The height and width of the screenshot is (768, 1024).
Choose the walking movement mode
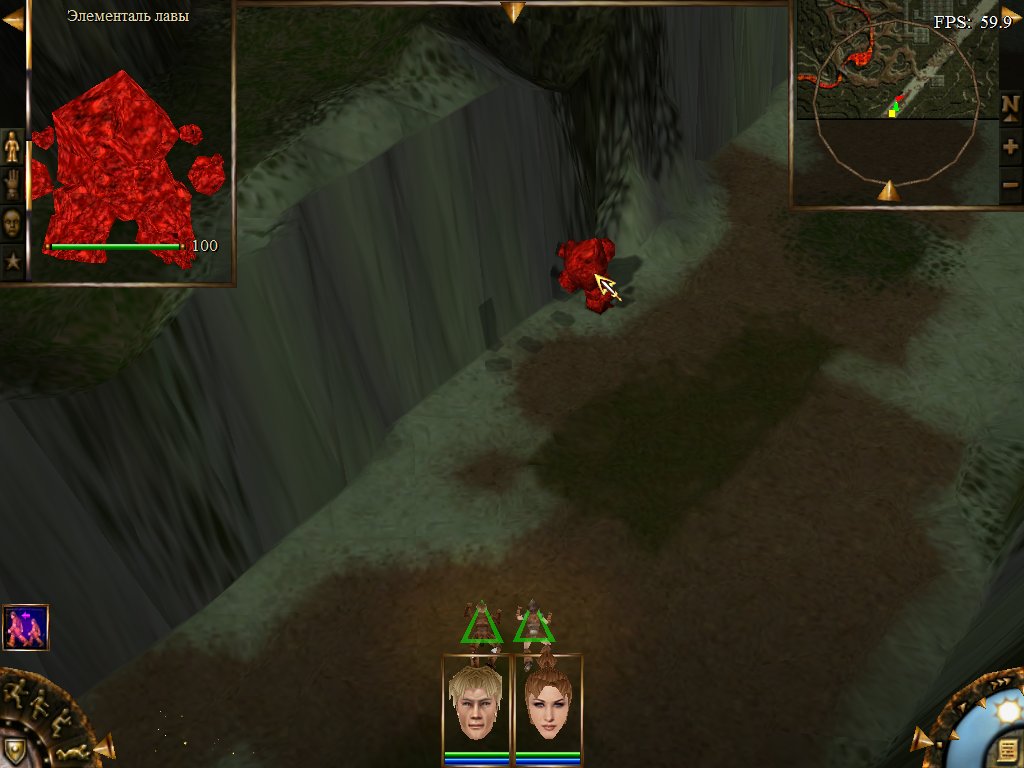(x=39, y=703)
